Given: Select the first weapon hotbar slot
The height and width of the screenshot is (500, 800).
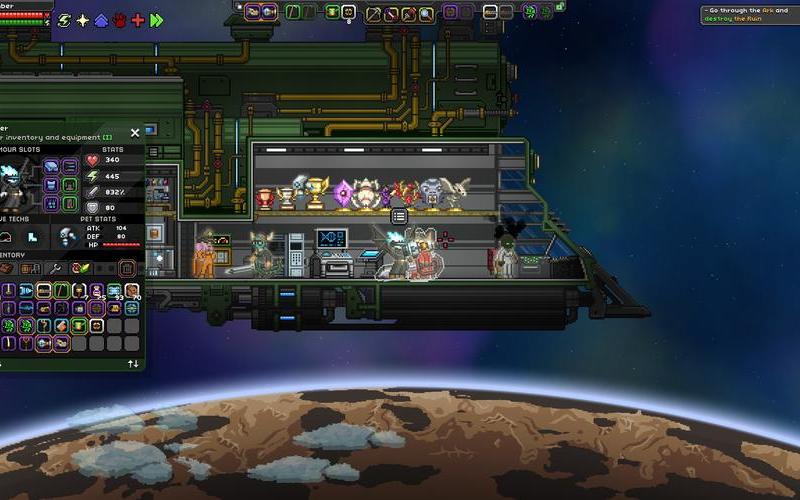Looking at the screenshot, I should click(x=253, y=12).
